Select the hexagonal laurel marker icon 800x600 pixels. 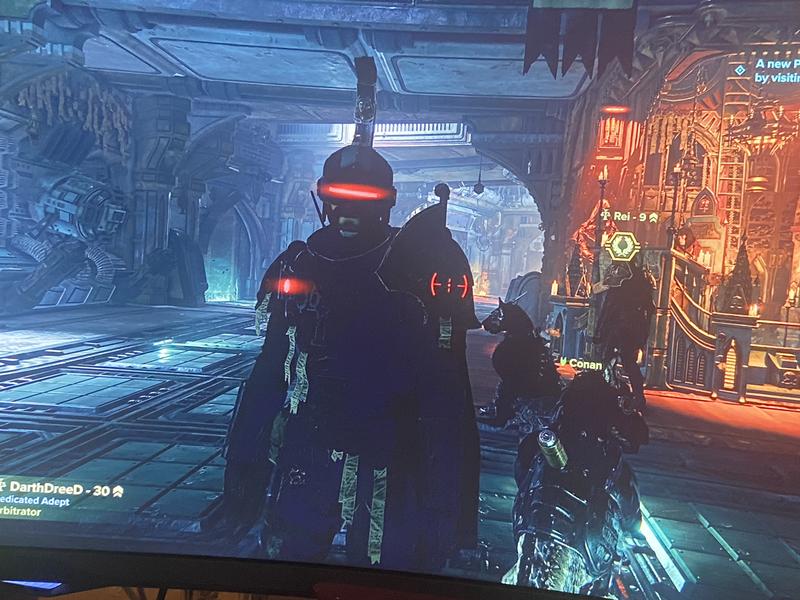coord(622,245)
